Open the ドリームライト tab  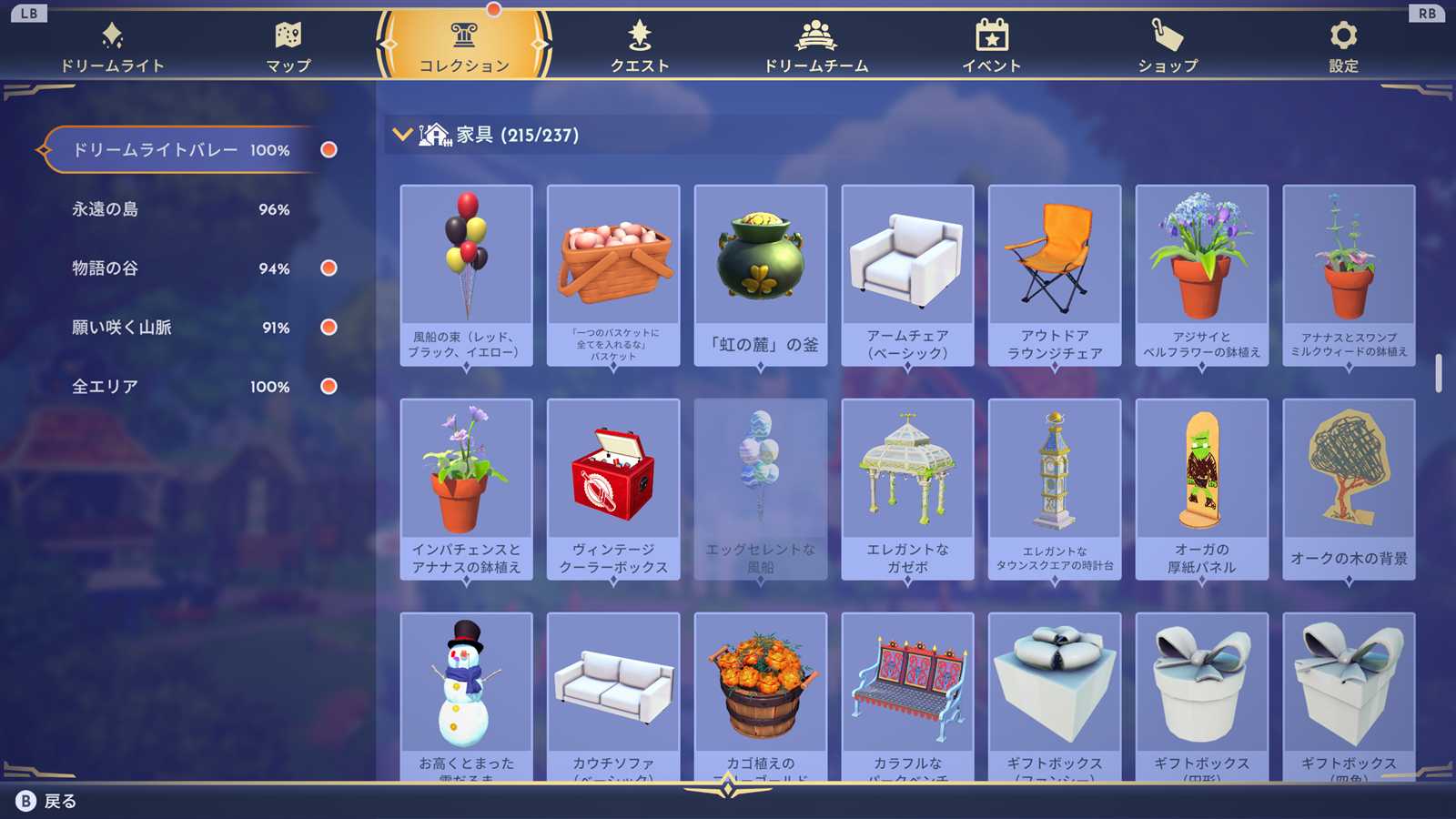point(112,47)
